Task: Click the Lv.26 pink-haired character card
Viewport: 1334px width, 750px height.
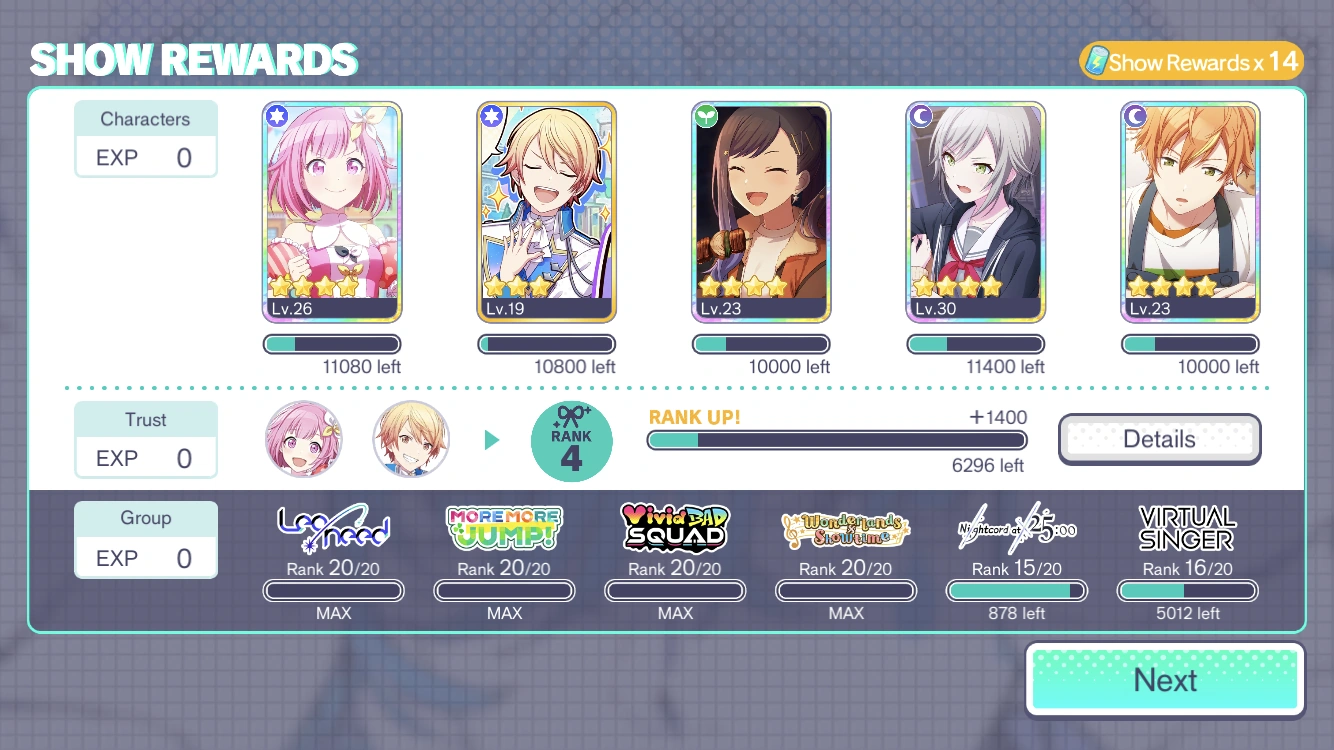Action: [332, 211]
